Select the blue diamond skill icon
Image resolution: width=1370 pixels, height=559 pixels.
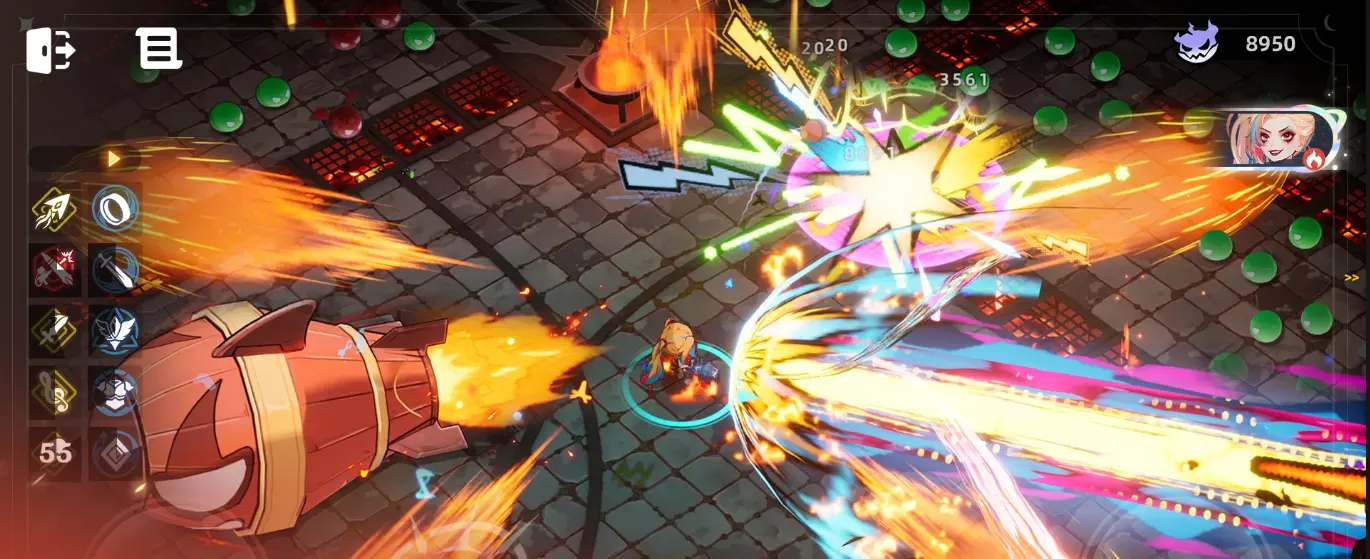click(114, 452)
